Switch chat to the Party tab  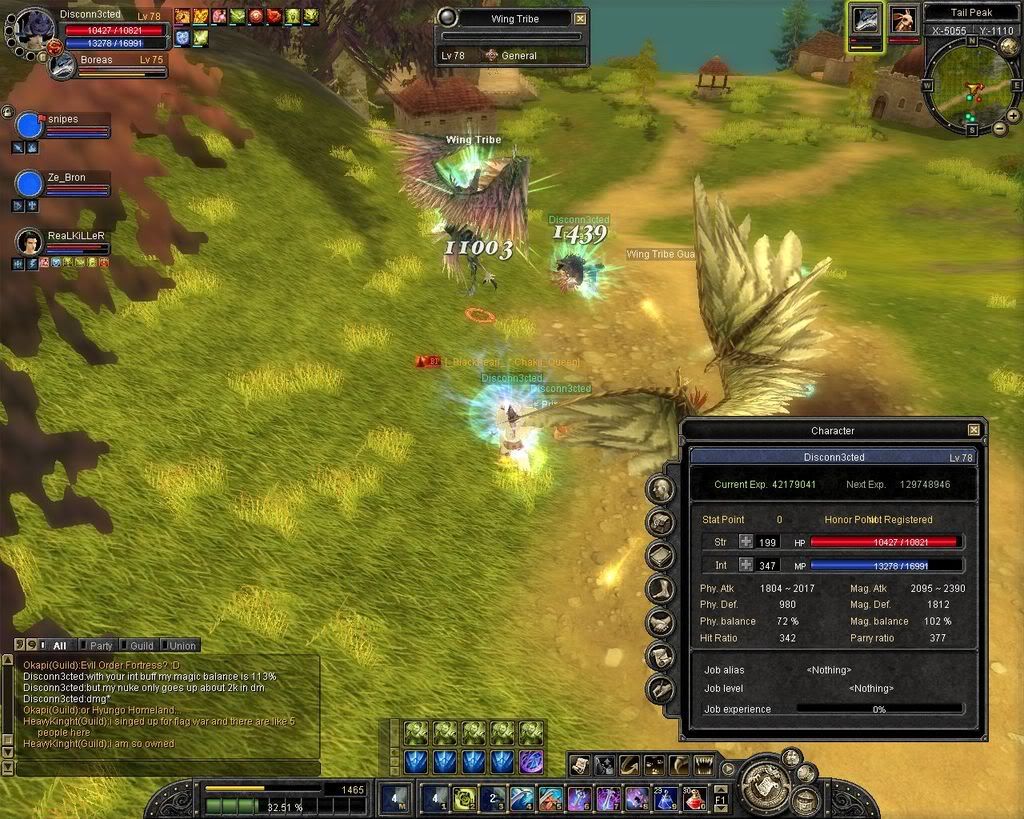[100, 646]
